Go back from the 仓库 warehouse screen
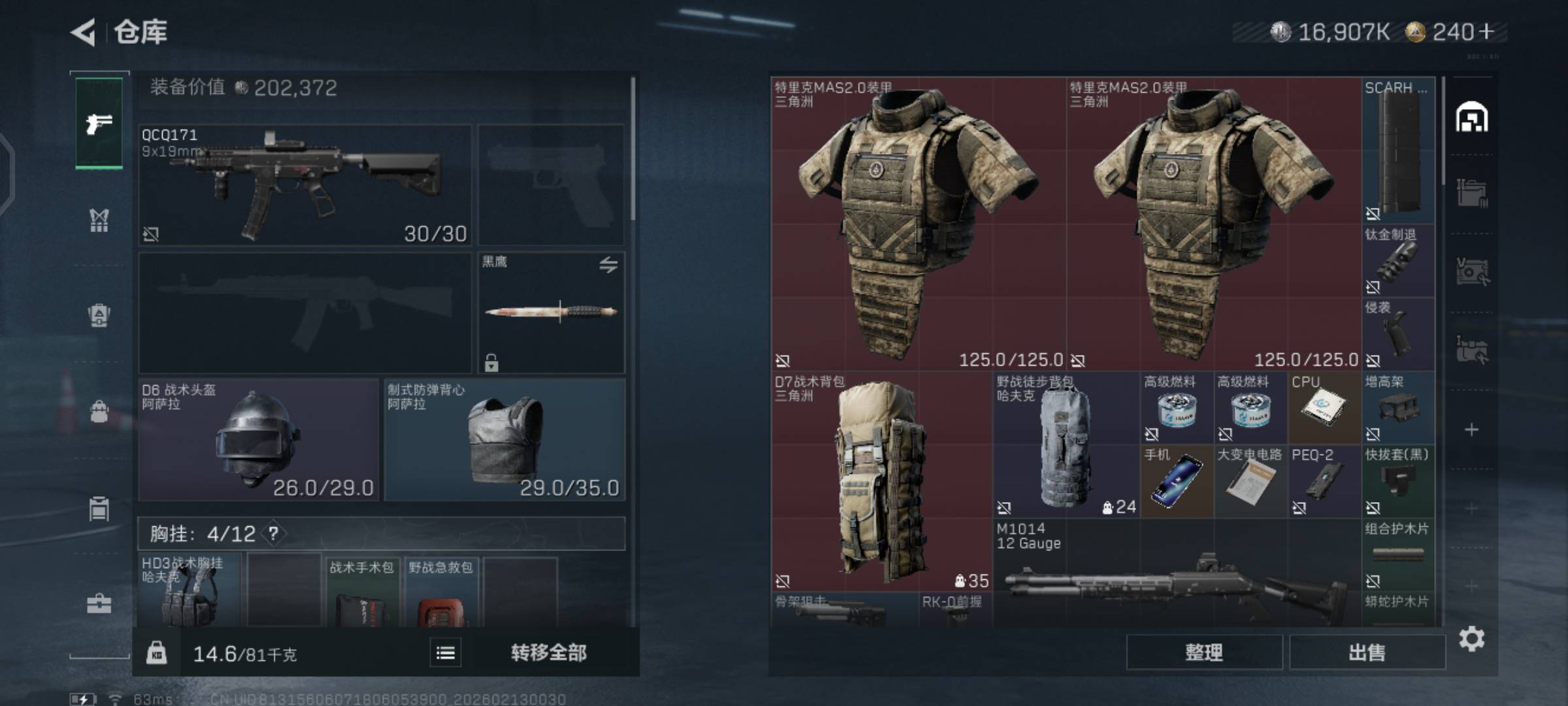The height and width of the screenshot is (706, 1568). point(84,32)
